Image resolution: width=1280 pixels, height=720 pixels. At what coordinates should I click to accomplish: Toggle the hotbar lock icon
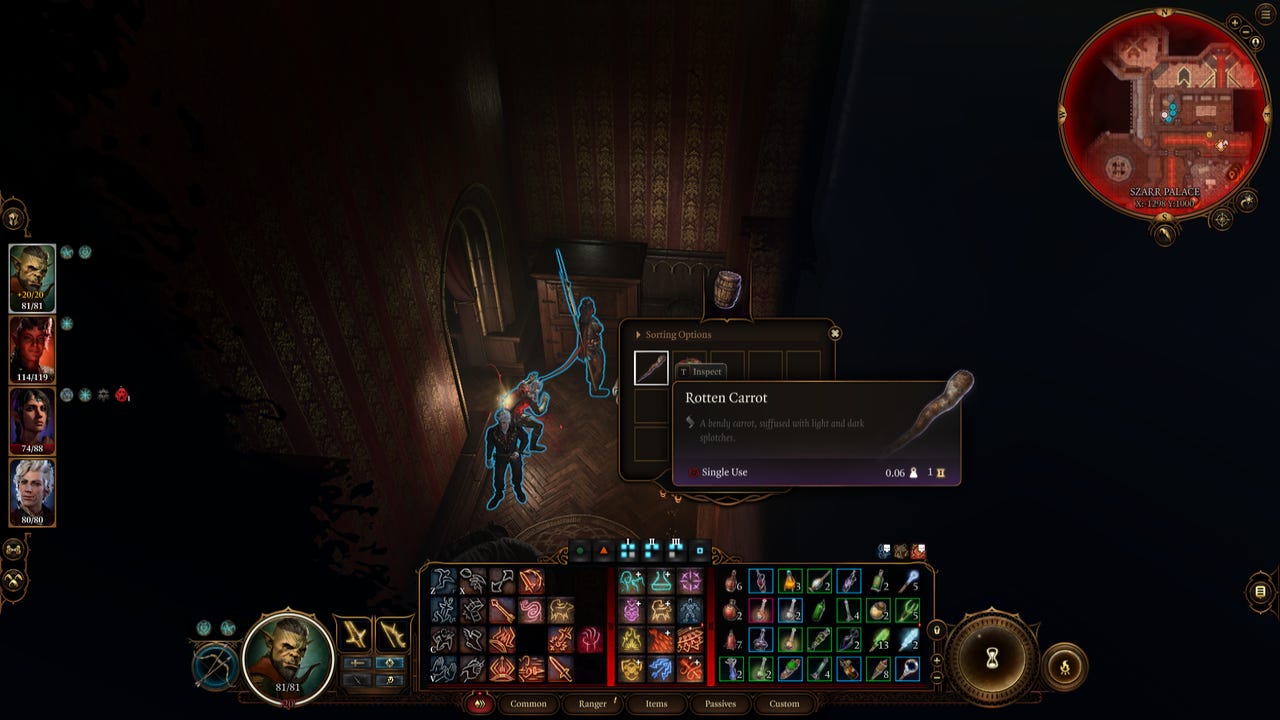click(937, 630)
